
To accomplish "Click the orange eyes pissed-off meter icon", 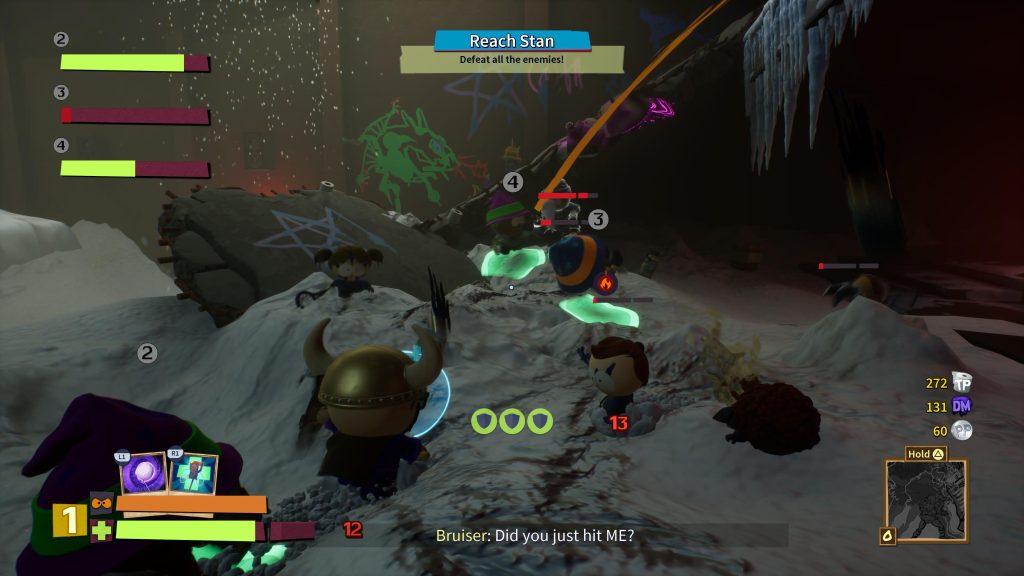I will tap(101, 503).
